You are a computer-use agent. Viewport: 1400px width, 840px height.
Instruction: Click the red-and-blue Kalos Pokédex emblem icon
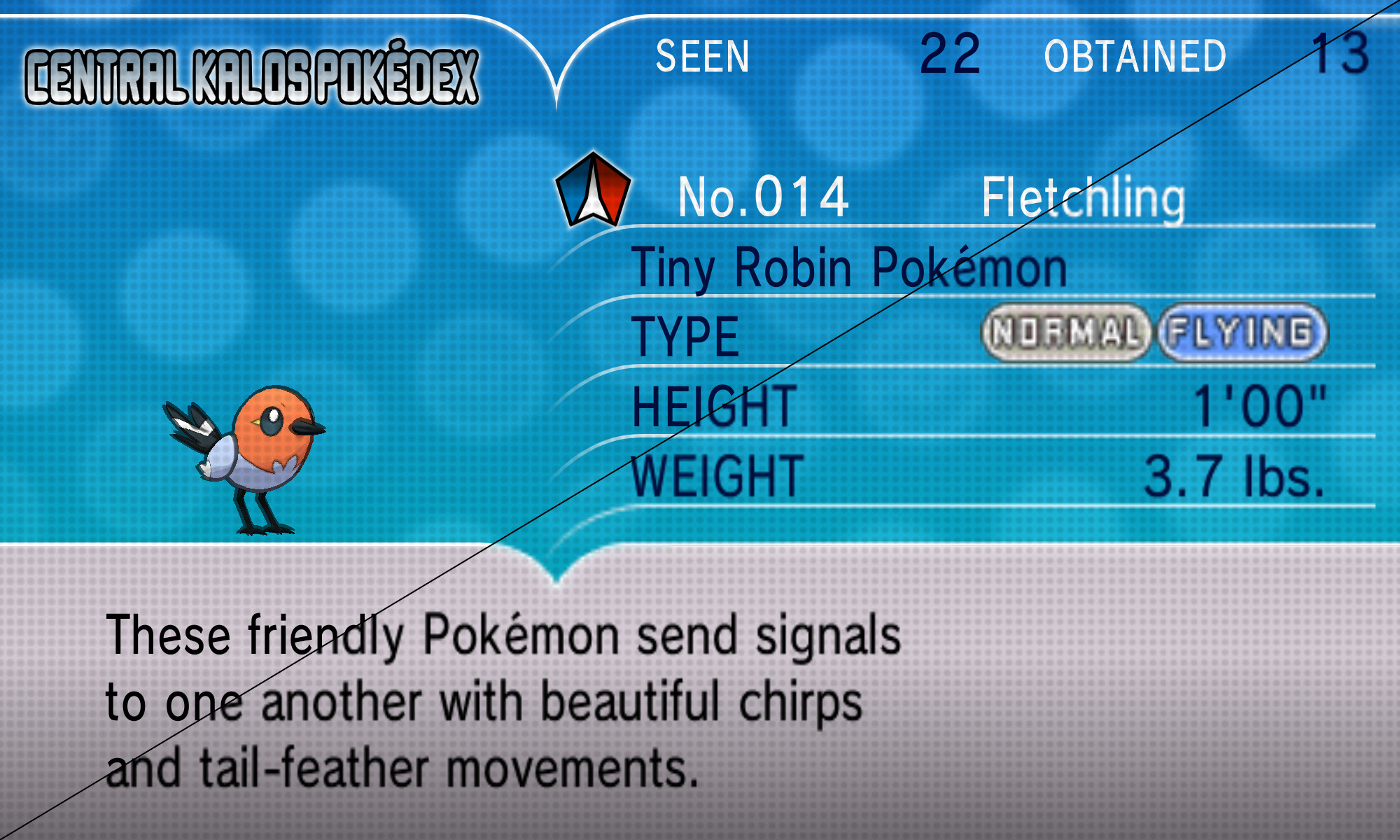pyautogui.click(x=592, y=189)
